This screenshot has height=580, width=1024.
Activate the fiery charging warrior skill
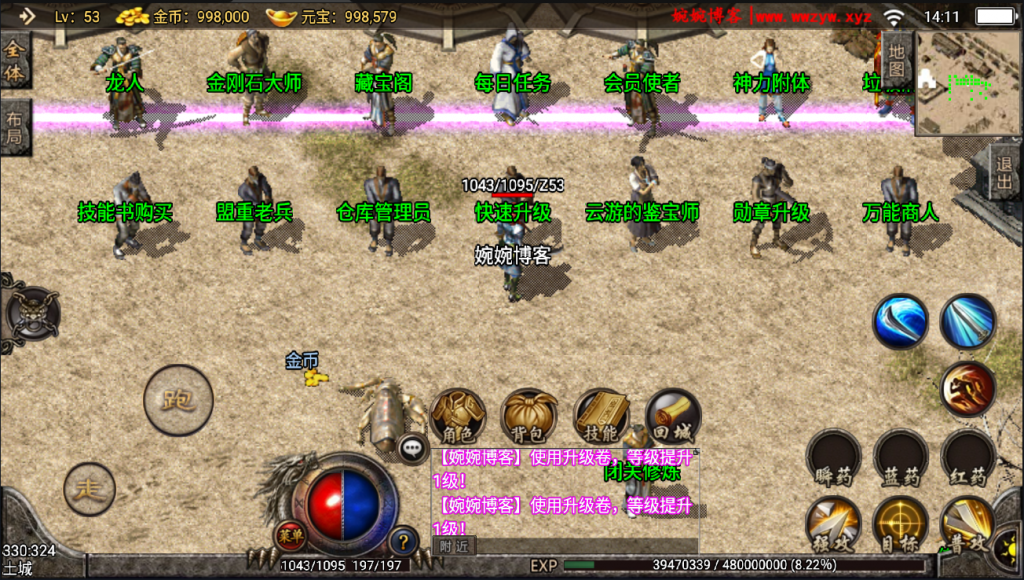967,389
